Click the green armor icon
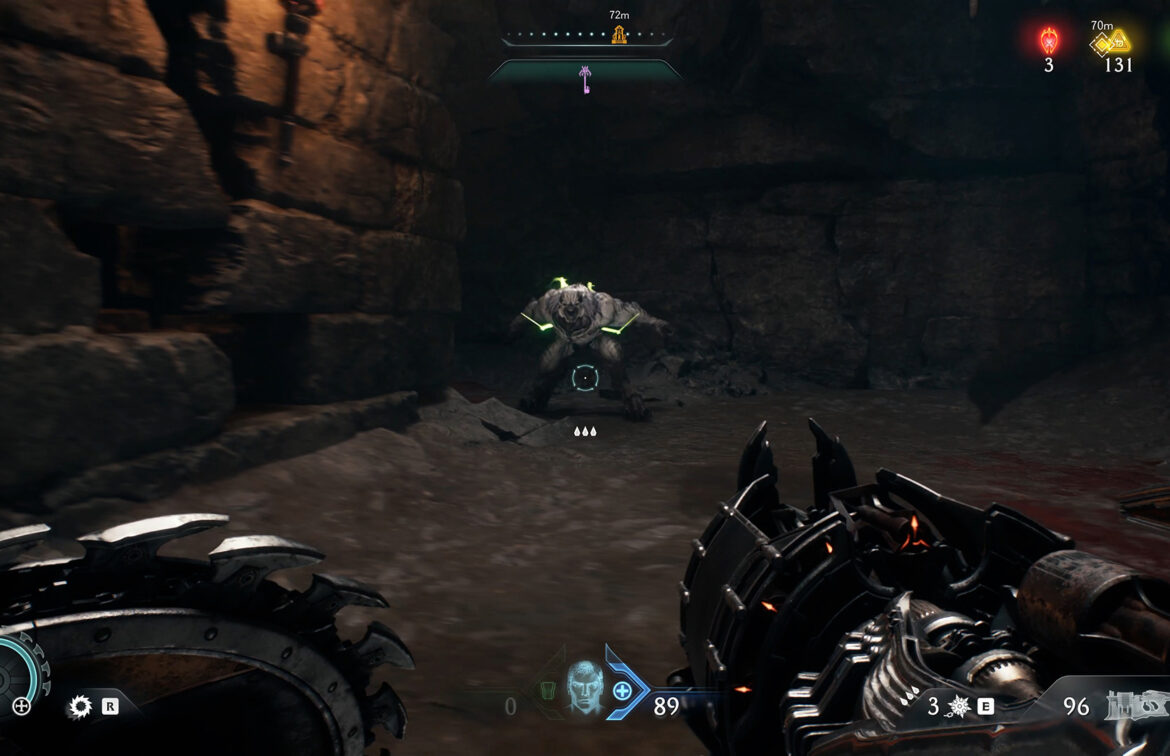Image resolution: width=1170 pixels, height=756 pixels. tap(547, 691)
